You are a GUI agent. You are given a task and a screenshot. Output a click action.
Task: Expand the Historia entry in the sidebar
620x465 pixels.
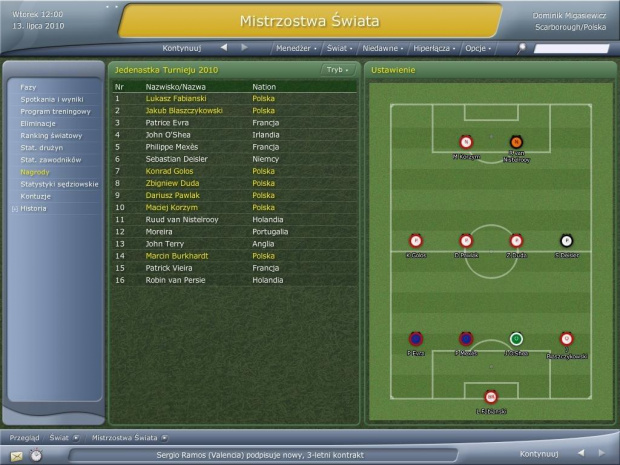tap(33, 208)
